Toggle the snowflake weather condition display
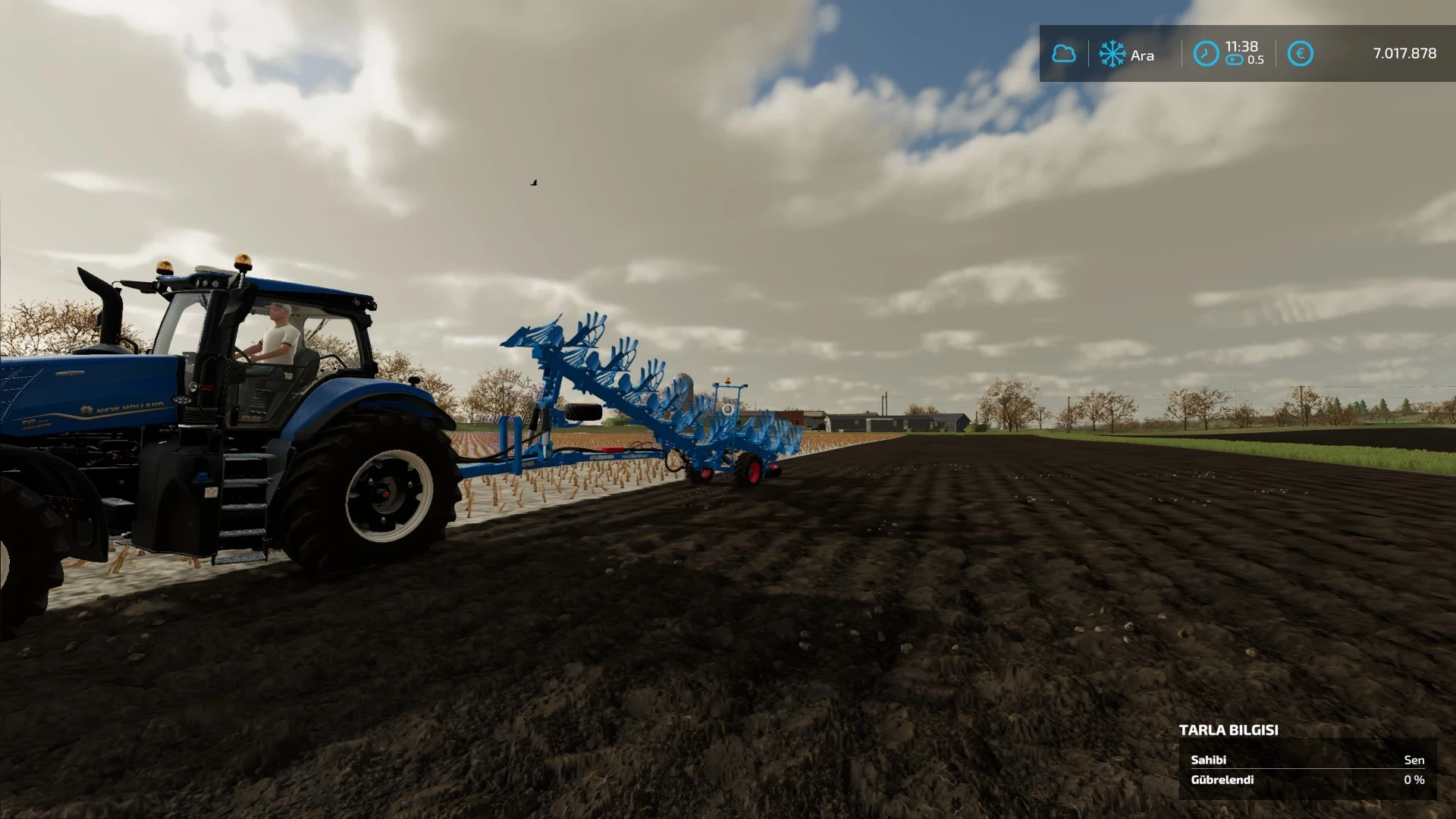This screenshot has width=1456, height=819. coord(1112,54)
